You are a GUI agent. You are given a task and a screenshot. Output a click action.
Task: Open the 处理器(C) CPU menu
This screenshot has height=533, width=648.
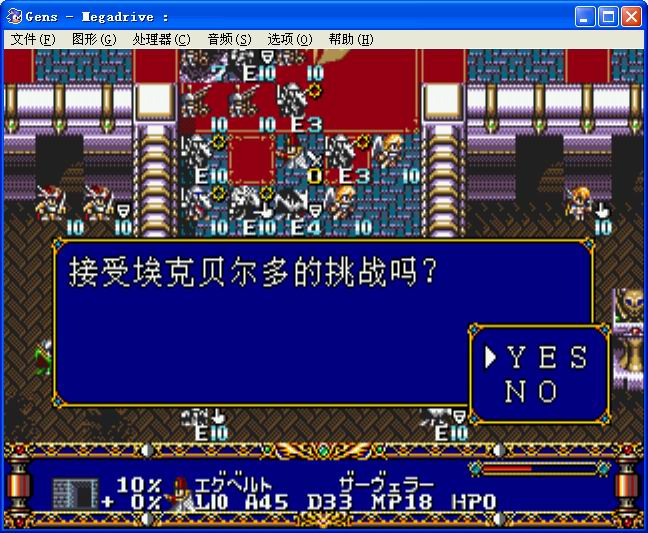(161, 39)
